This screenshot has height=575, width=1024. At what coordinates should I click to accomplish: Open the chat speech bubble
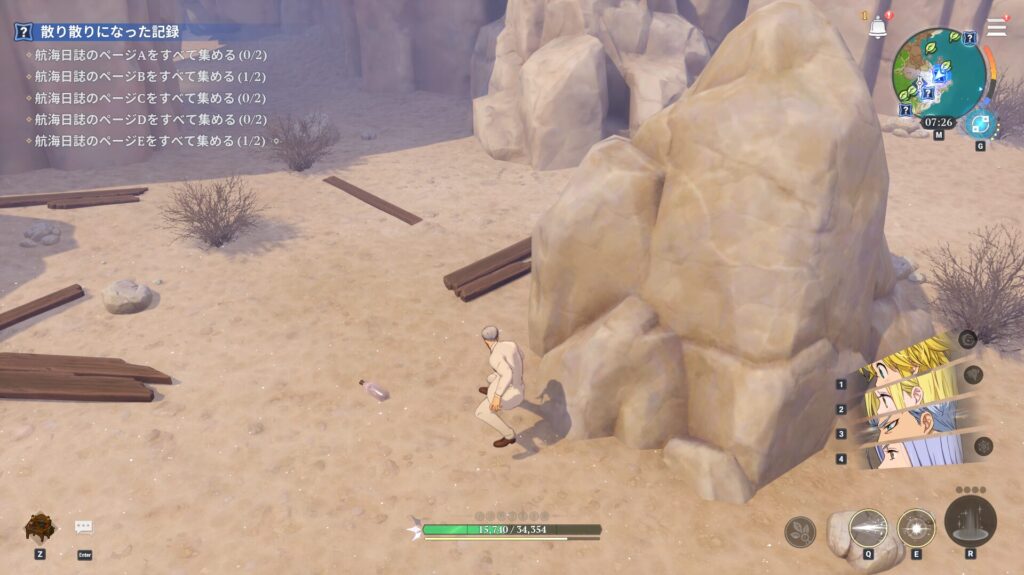[84, 527]
